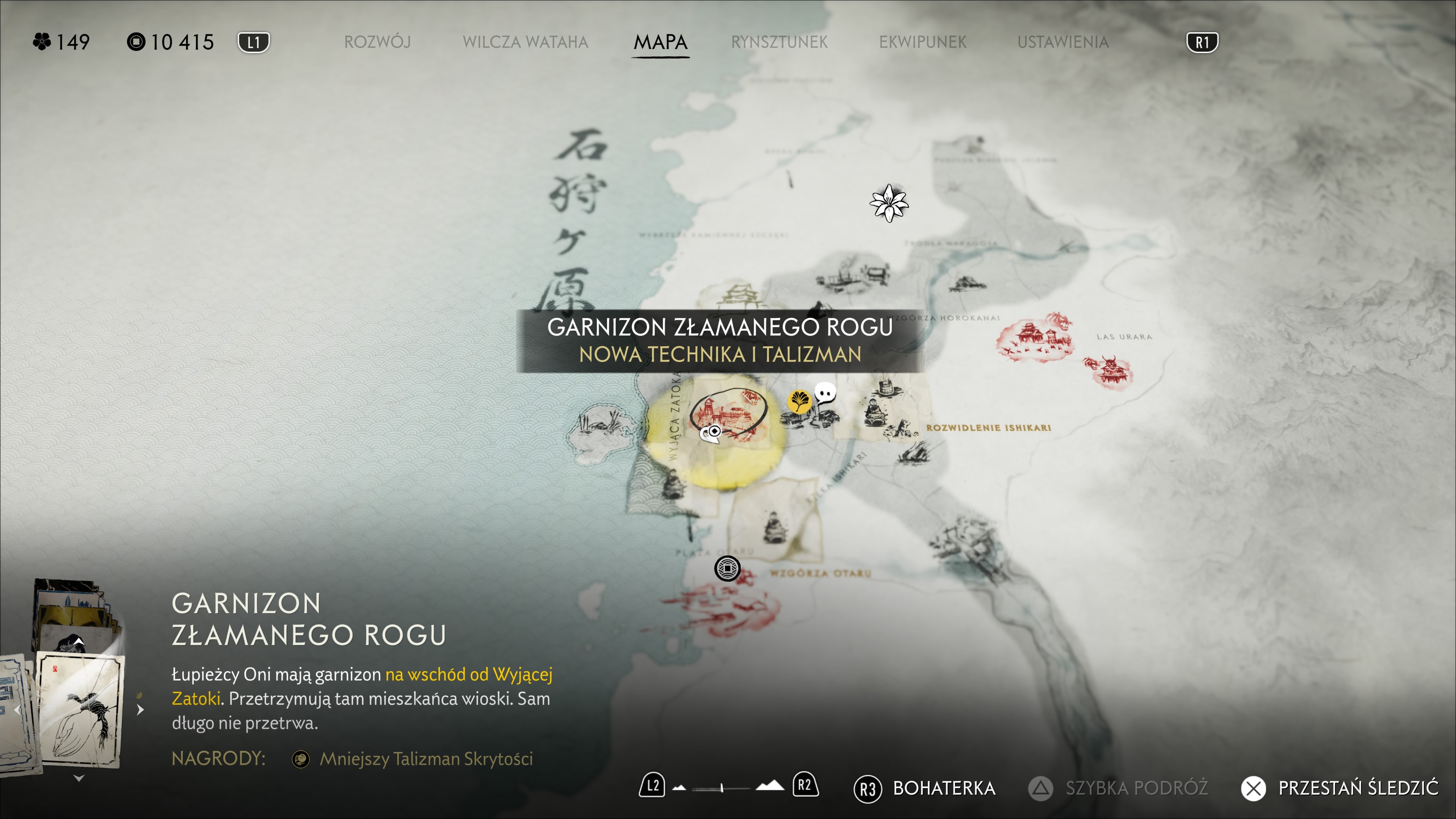
Task: Click the yellow ginkgo leaf marker
Action: click(x=799, y=401)
